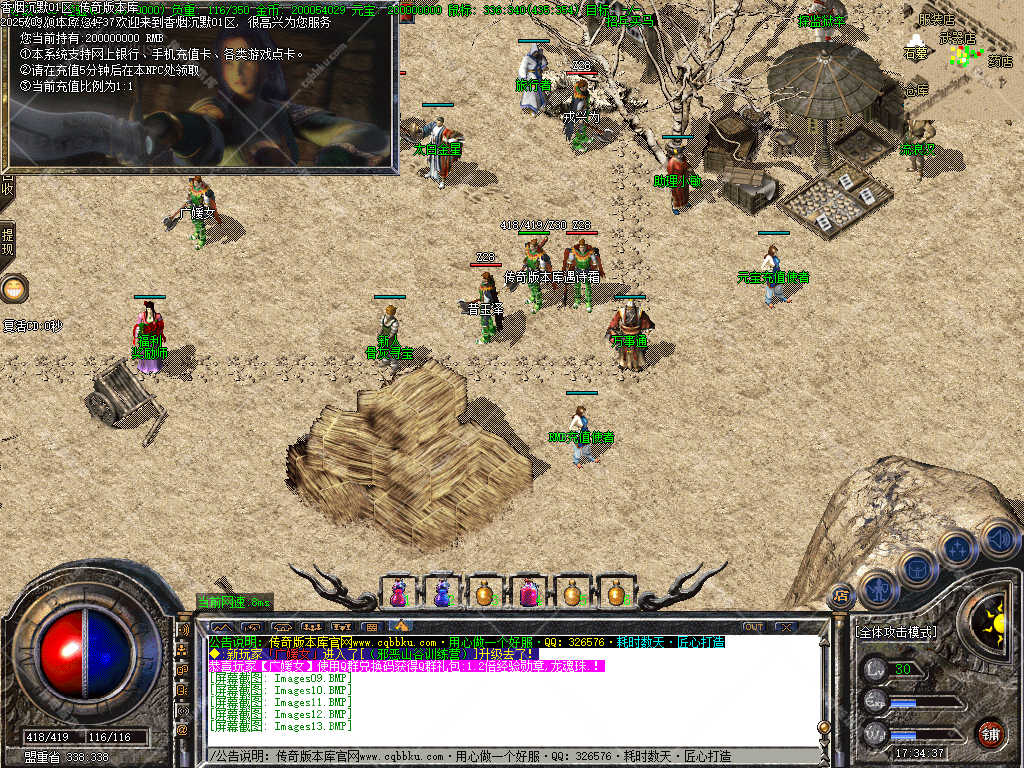This screenshot has height=768, width=1024.
Task: Open the skills sparkle round button
Action: coord(957,549)
